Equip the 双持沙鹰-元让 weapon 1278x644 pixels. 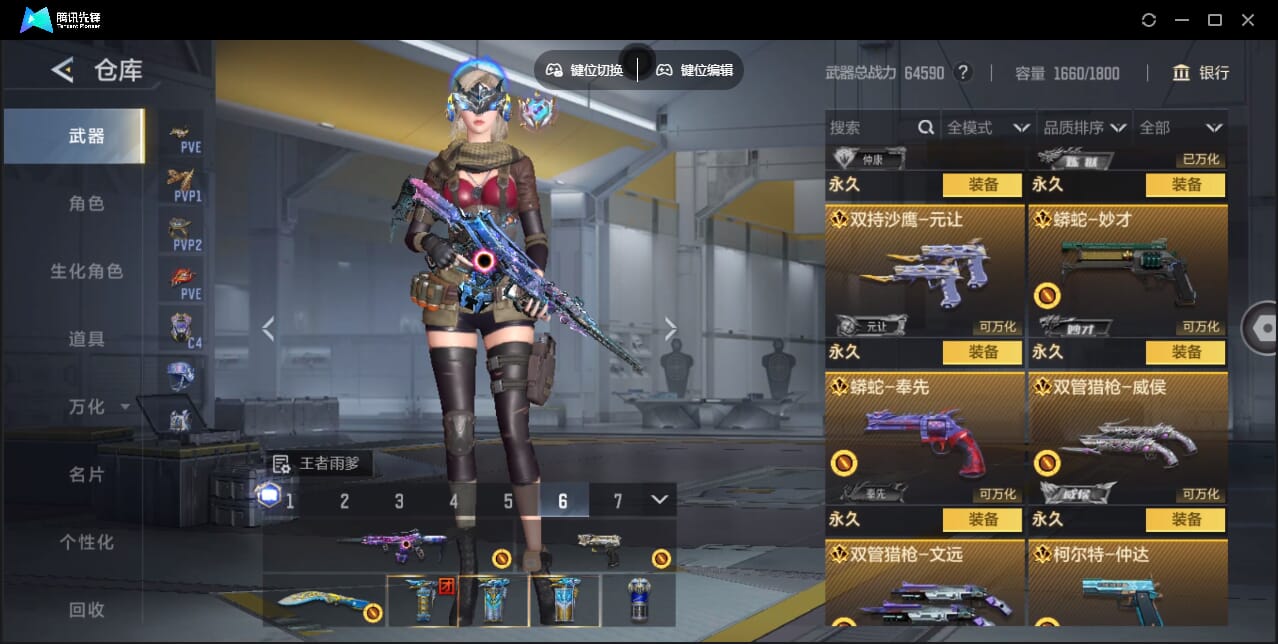point(982,352)
